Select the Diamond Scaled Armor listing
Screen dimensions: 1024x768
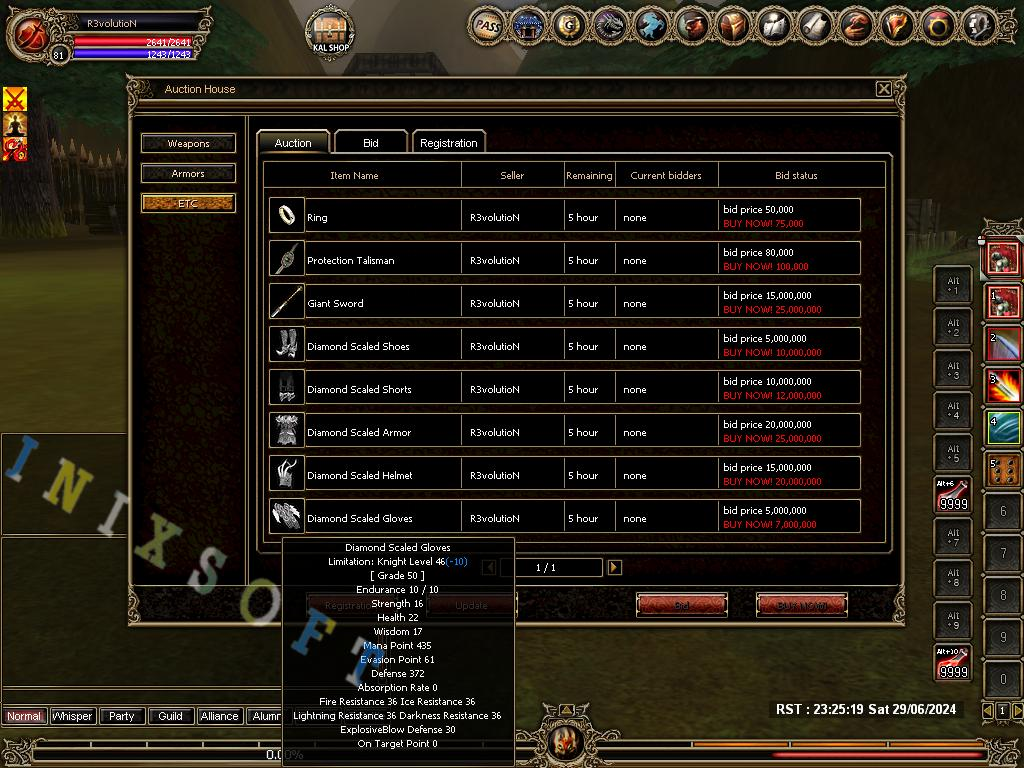564,432
